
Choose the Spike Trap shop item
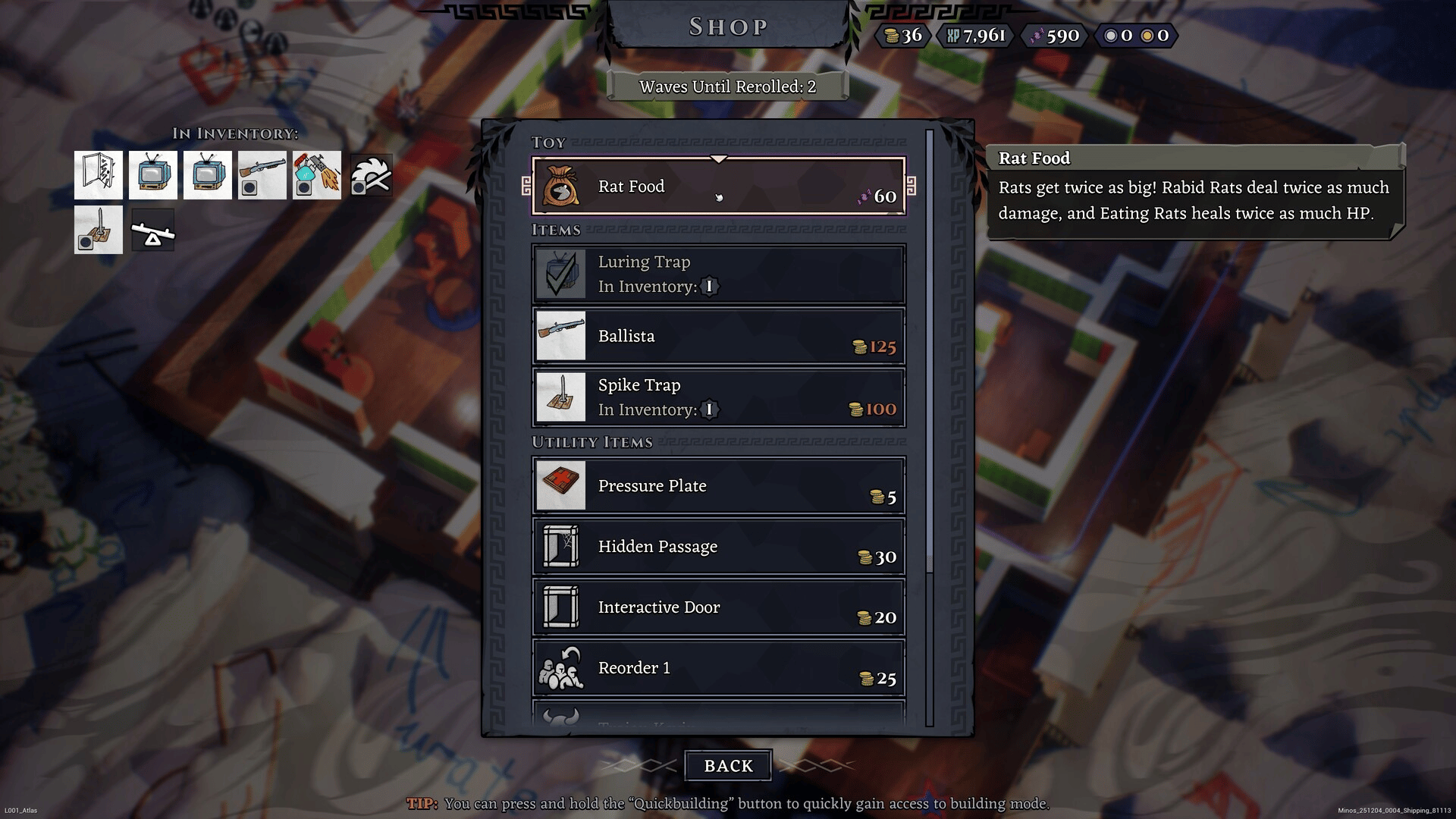718,397
